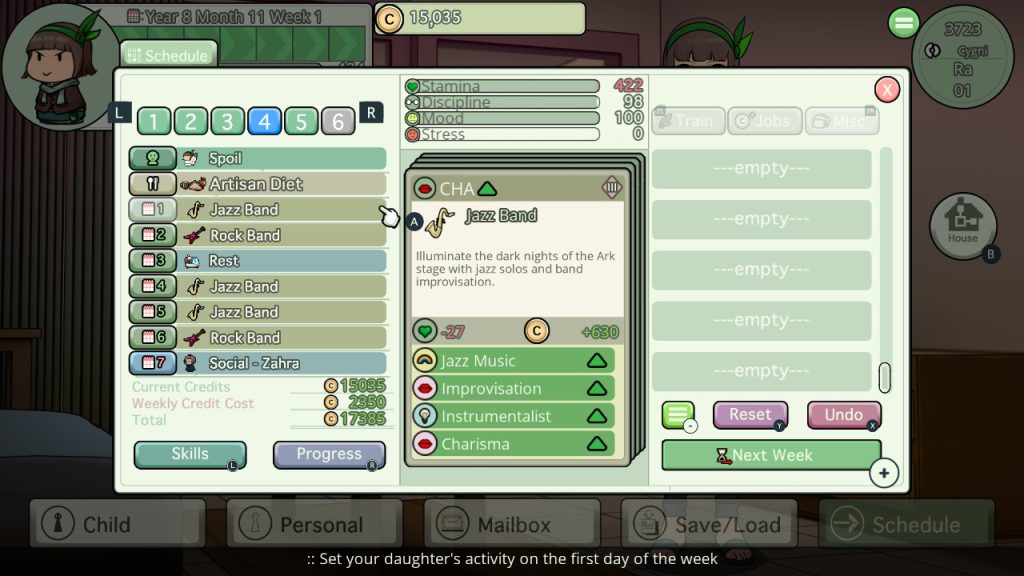
Task: Show the Misc activity tab
Action: (x=841, y=121)
